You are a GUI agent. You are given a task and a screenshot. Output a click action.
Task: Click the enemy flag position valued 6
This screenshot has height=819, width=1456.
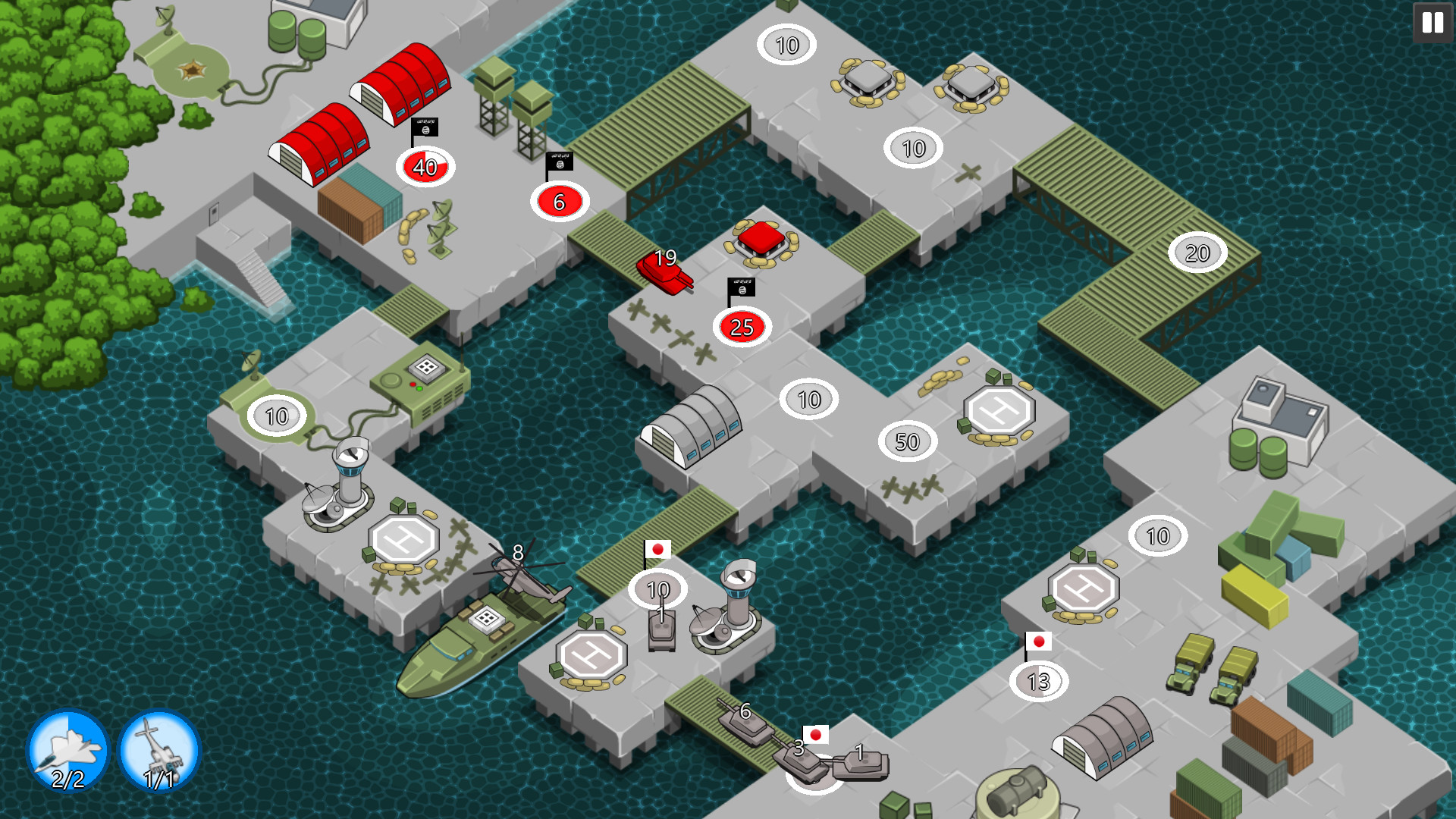[x=560, y=202]
